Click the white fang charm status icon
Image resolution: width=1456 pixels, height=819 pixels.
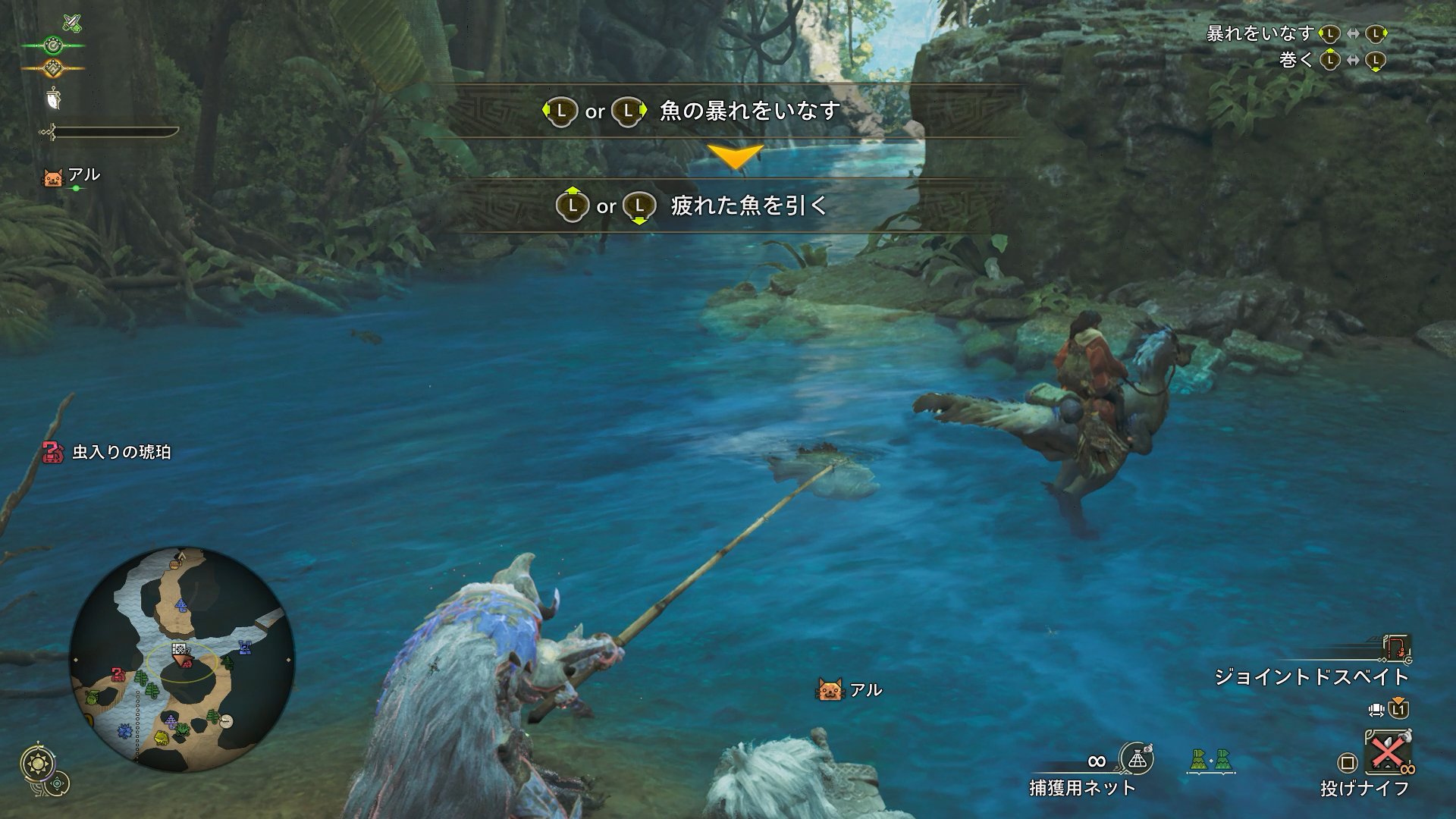point(55,97)
